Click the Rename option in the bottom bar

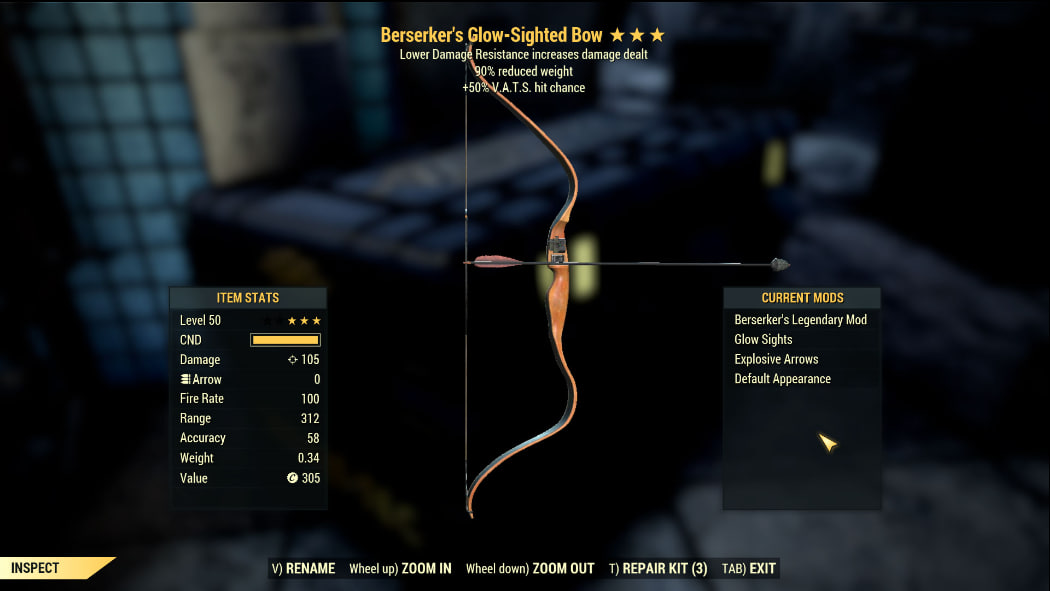304,569
